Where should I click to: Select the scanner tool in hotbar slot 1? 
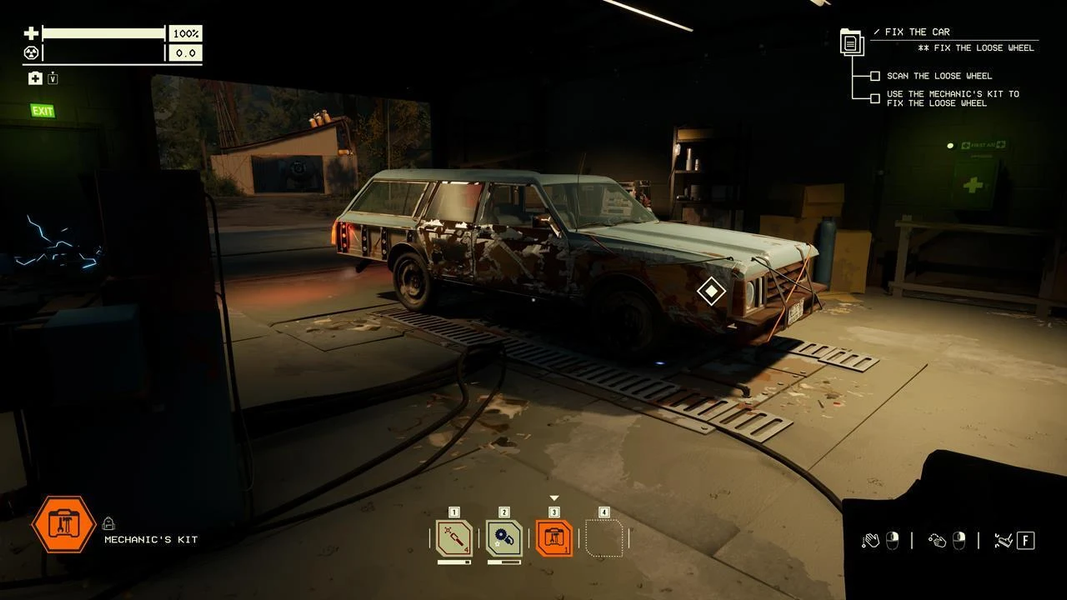(x=454, y=538)
